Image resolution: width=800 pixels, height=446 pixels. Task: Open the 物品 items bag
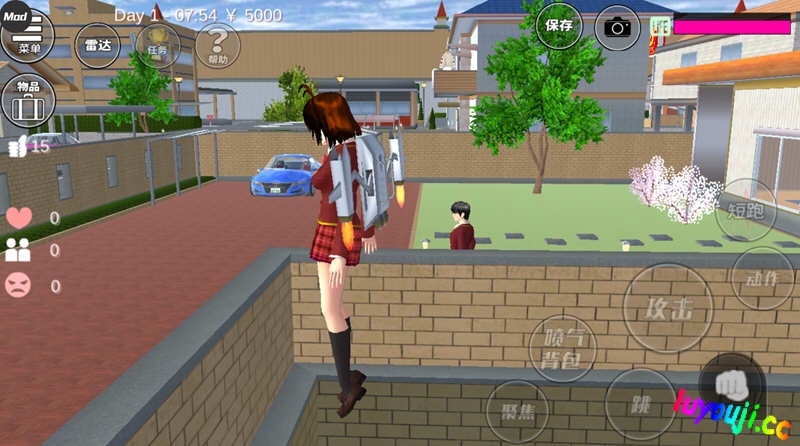[27, 98]
